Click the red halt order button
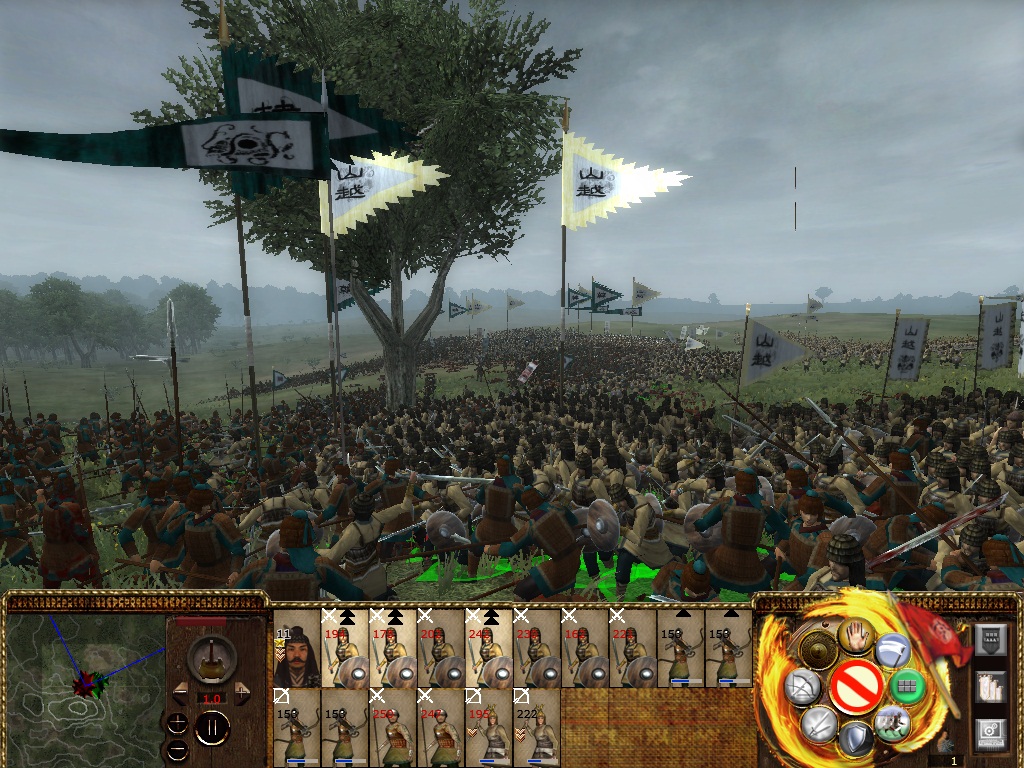 855,687
